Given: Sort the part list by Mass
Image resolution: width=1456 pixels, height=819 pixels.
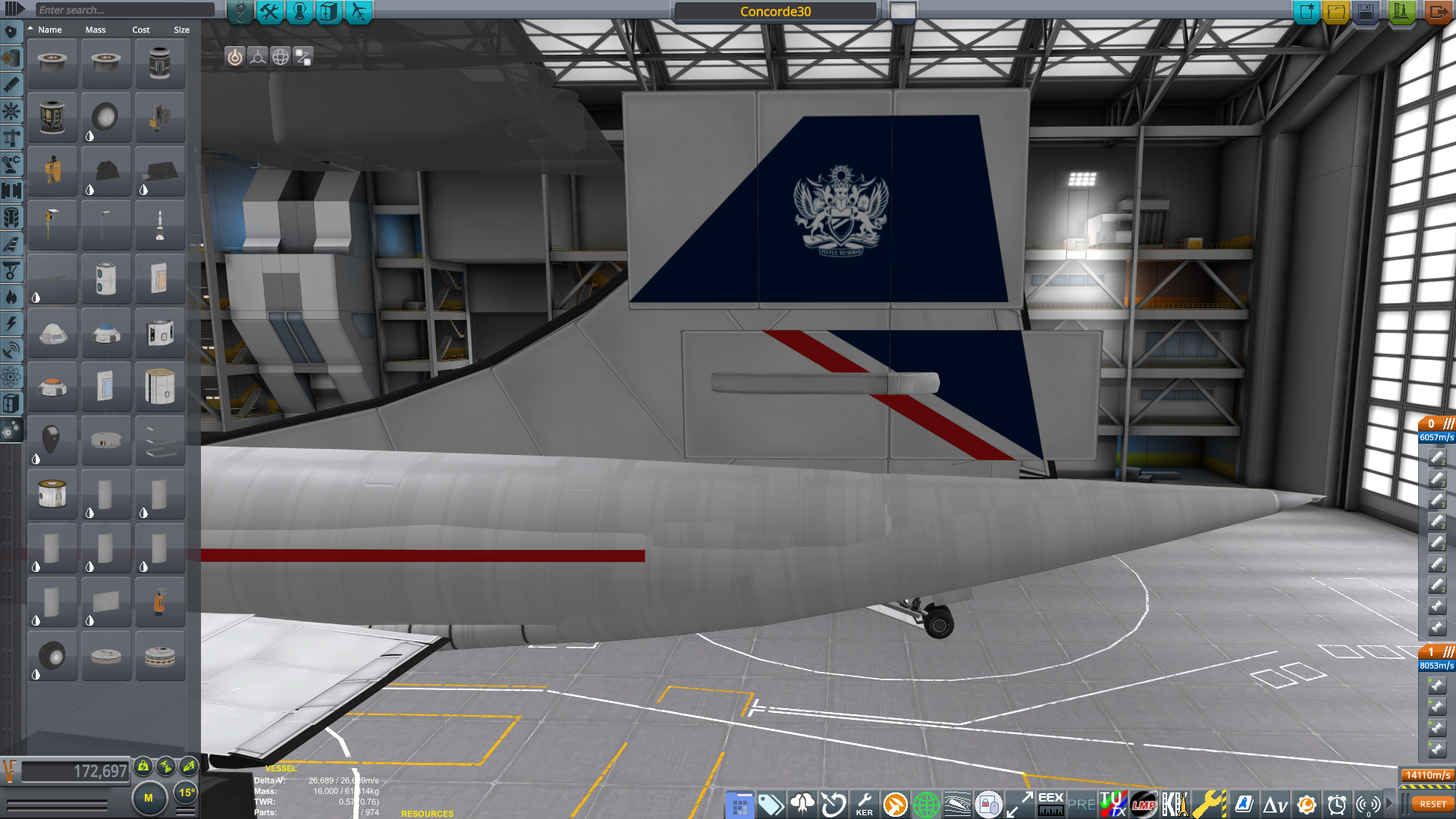Looking at the screenshot, I should 94,30.
